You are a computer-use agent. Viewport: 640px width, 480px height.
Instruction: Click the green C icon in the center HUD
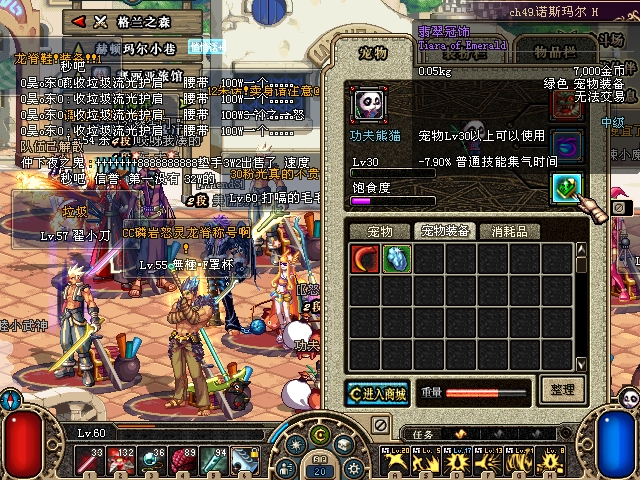coord(320,434)
